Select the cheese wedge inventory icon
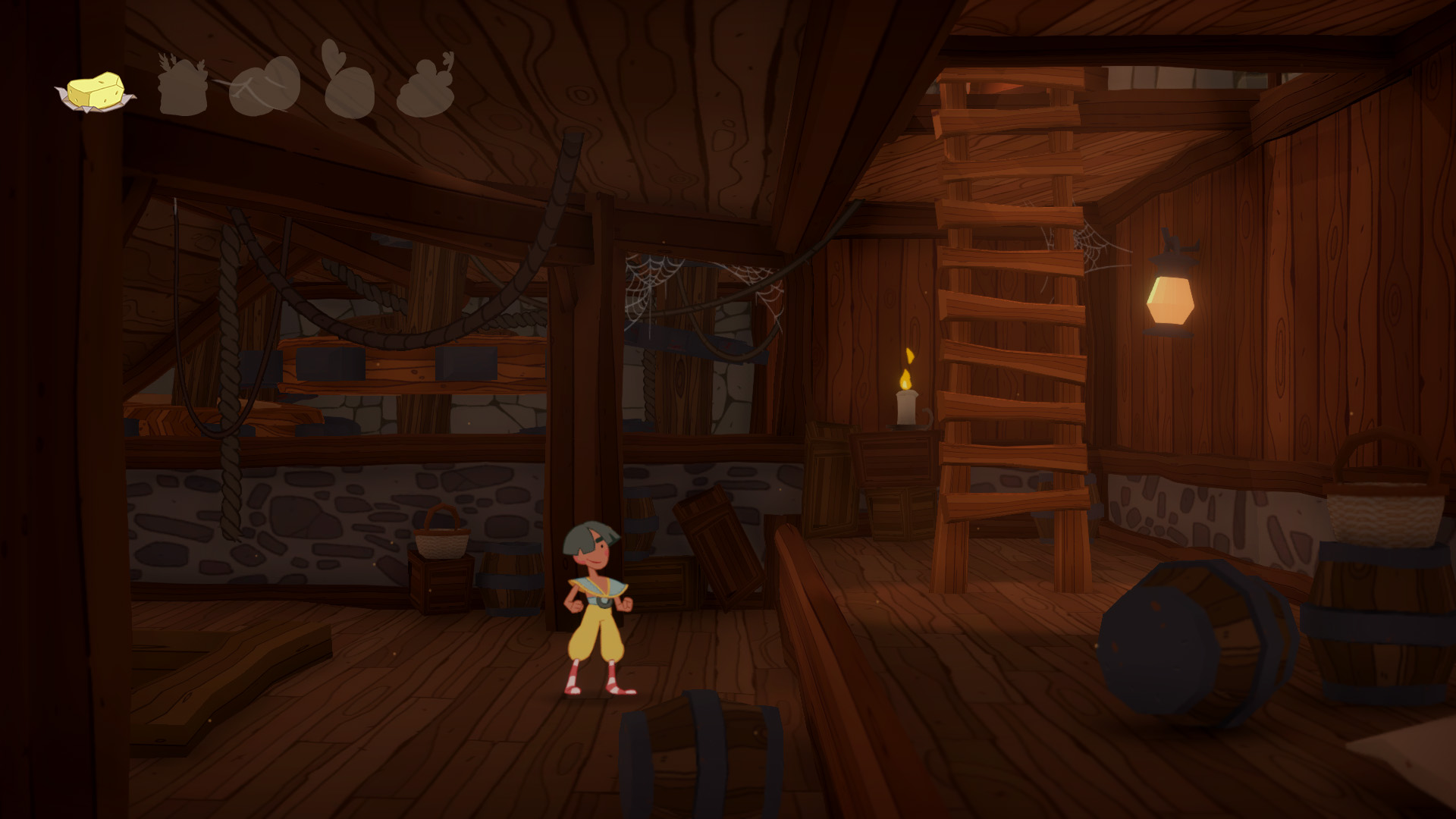The height and width of the screenshot is (819, 1456). click(97, 91)
